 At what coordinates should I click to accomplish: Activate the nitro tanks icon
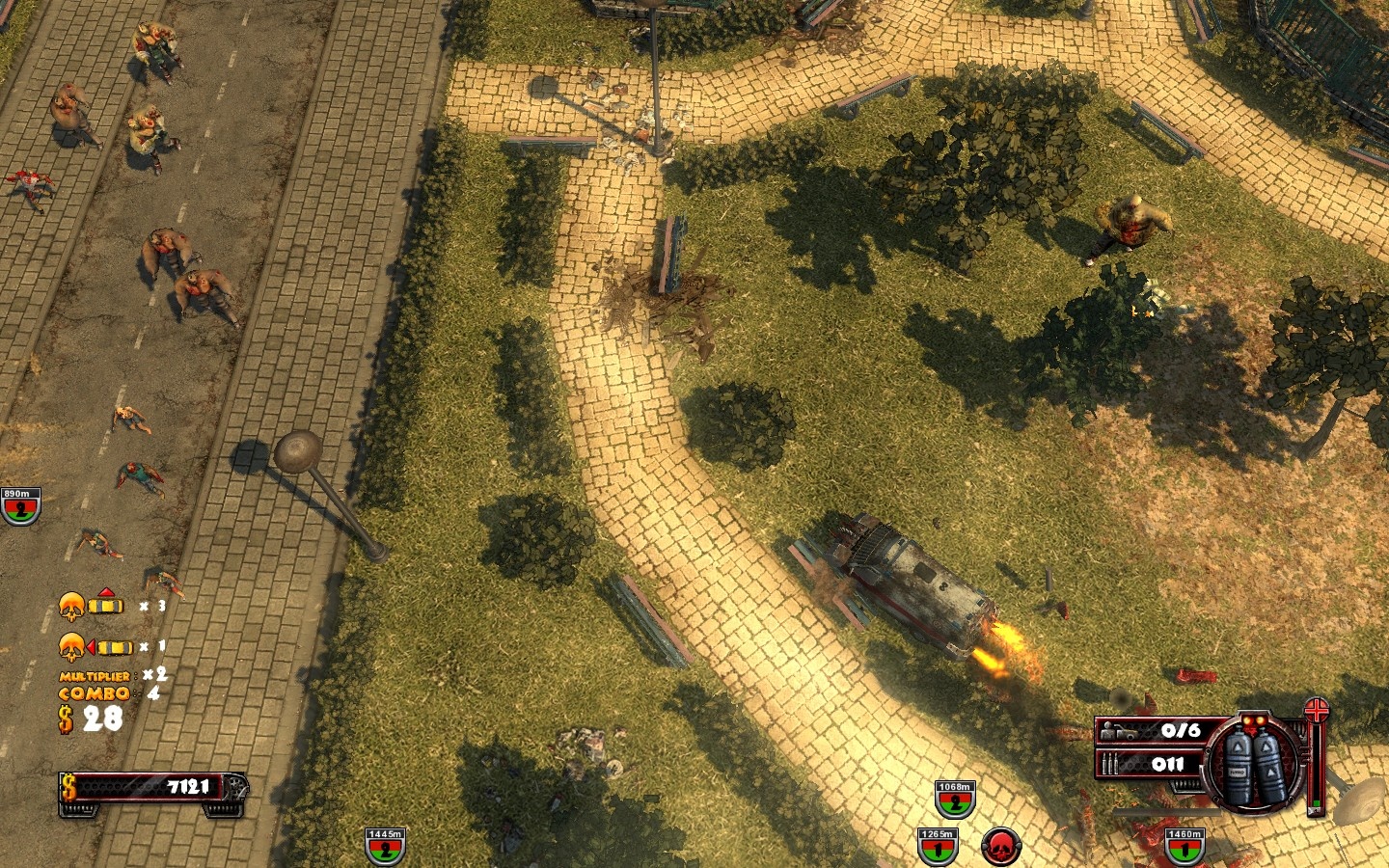pyautogui.click(x=1254, y=766)
